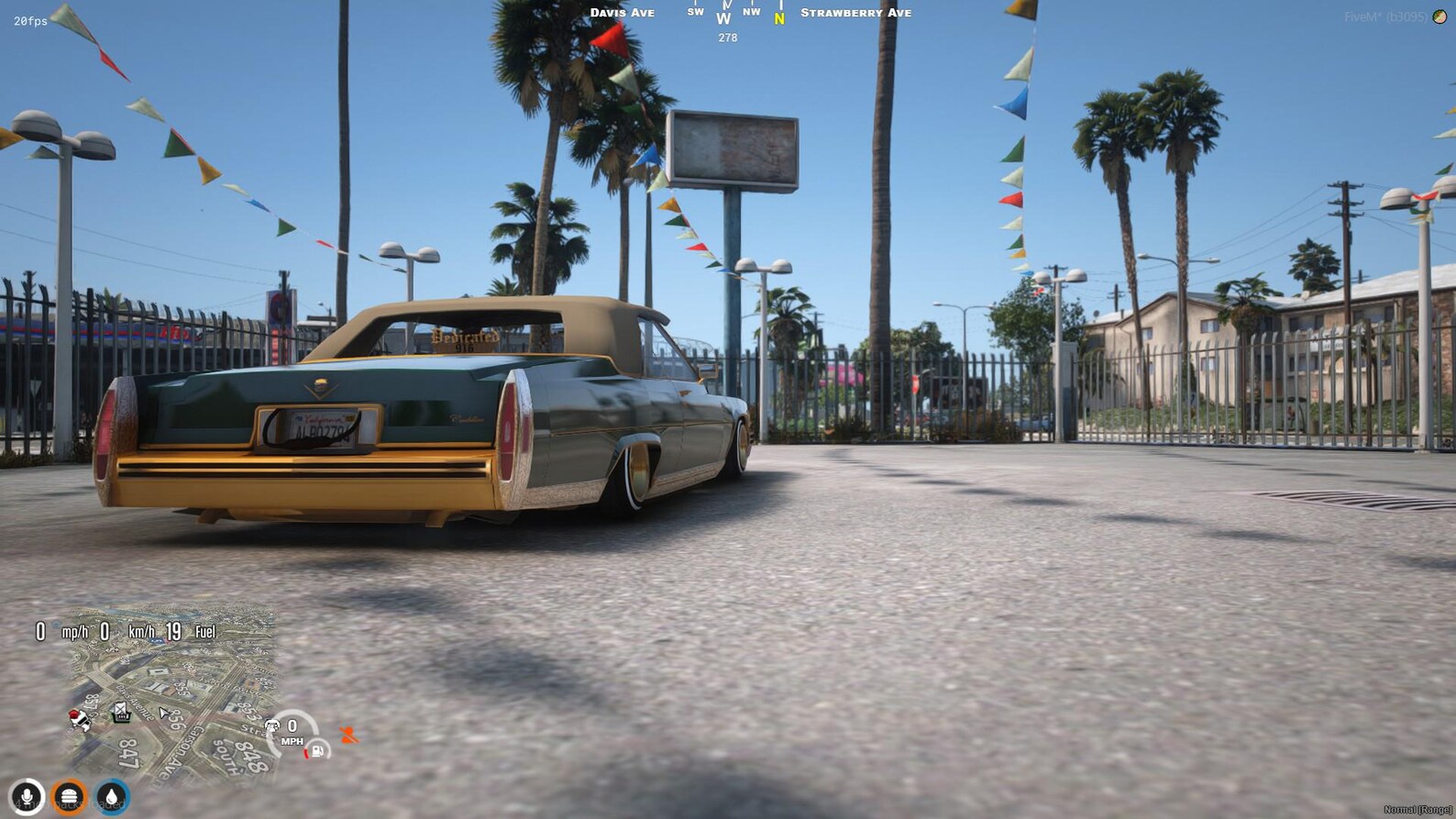Click the yellow N compass letter
The height and width of the screenshot is (819, 1456).
coord(778,17)
